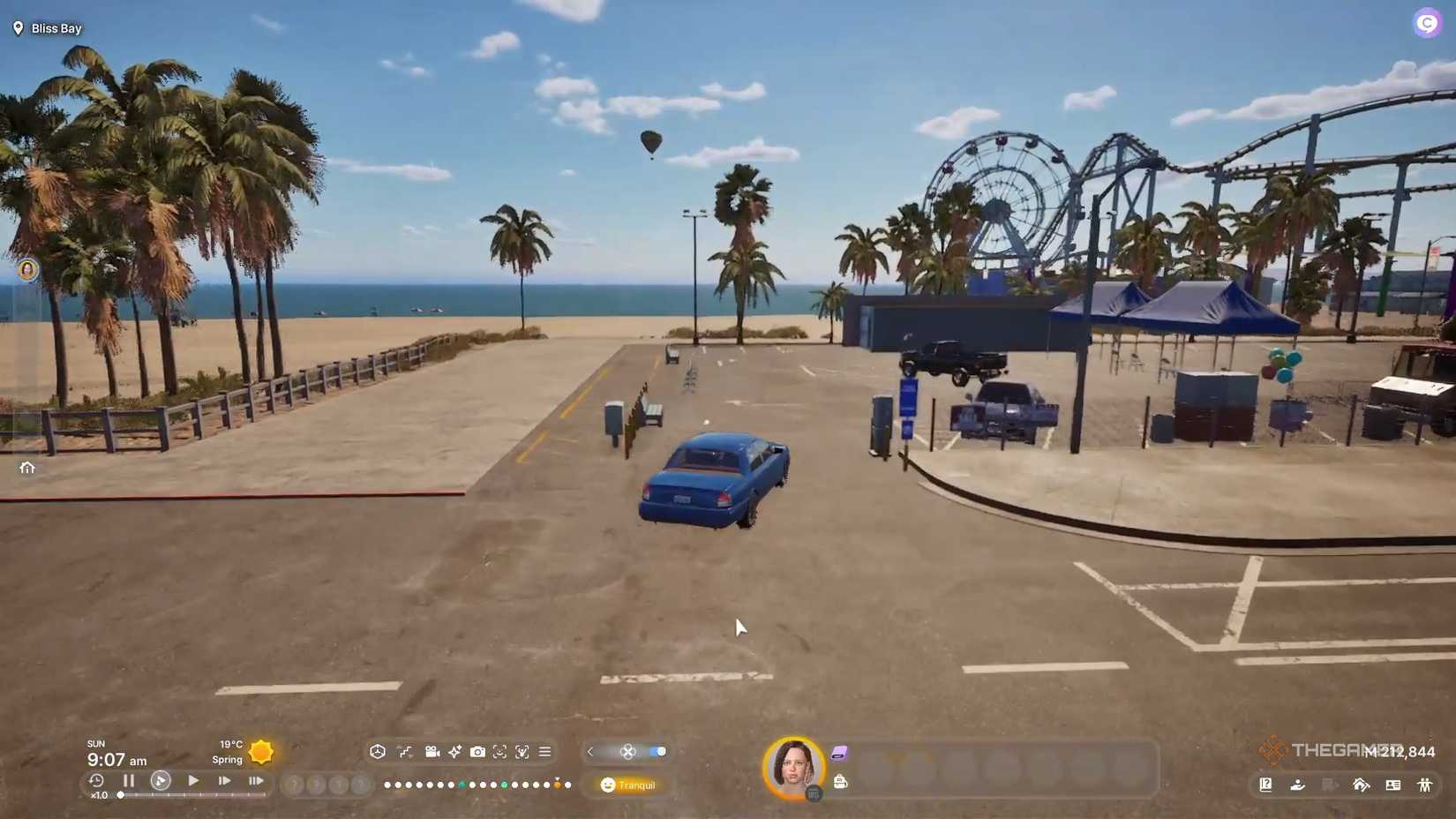Open the journal book icon
The image size is (1456, 819).
(1266, 785)
